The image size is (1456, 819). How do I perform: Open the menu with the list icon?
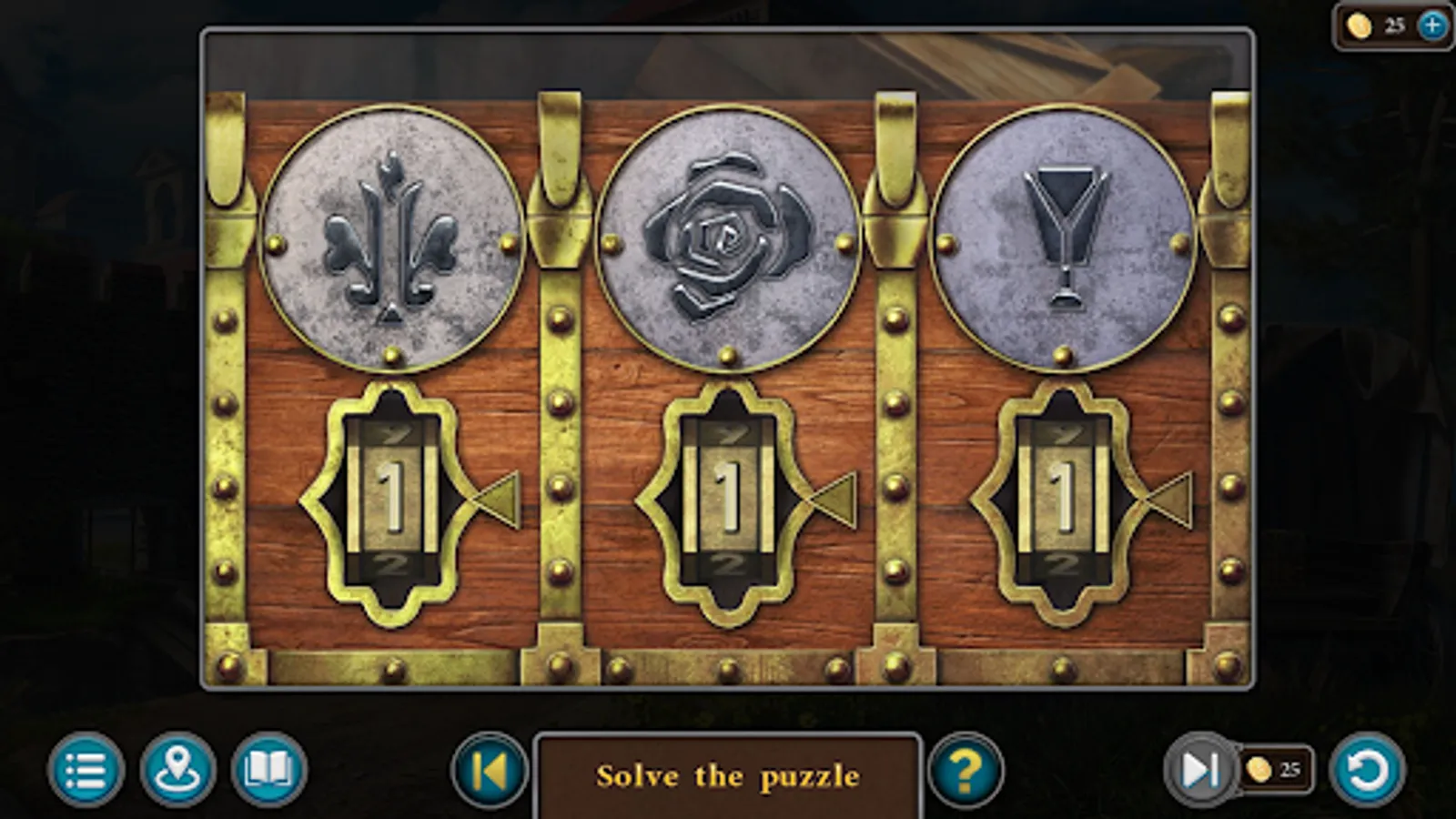(82, 773)
